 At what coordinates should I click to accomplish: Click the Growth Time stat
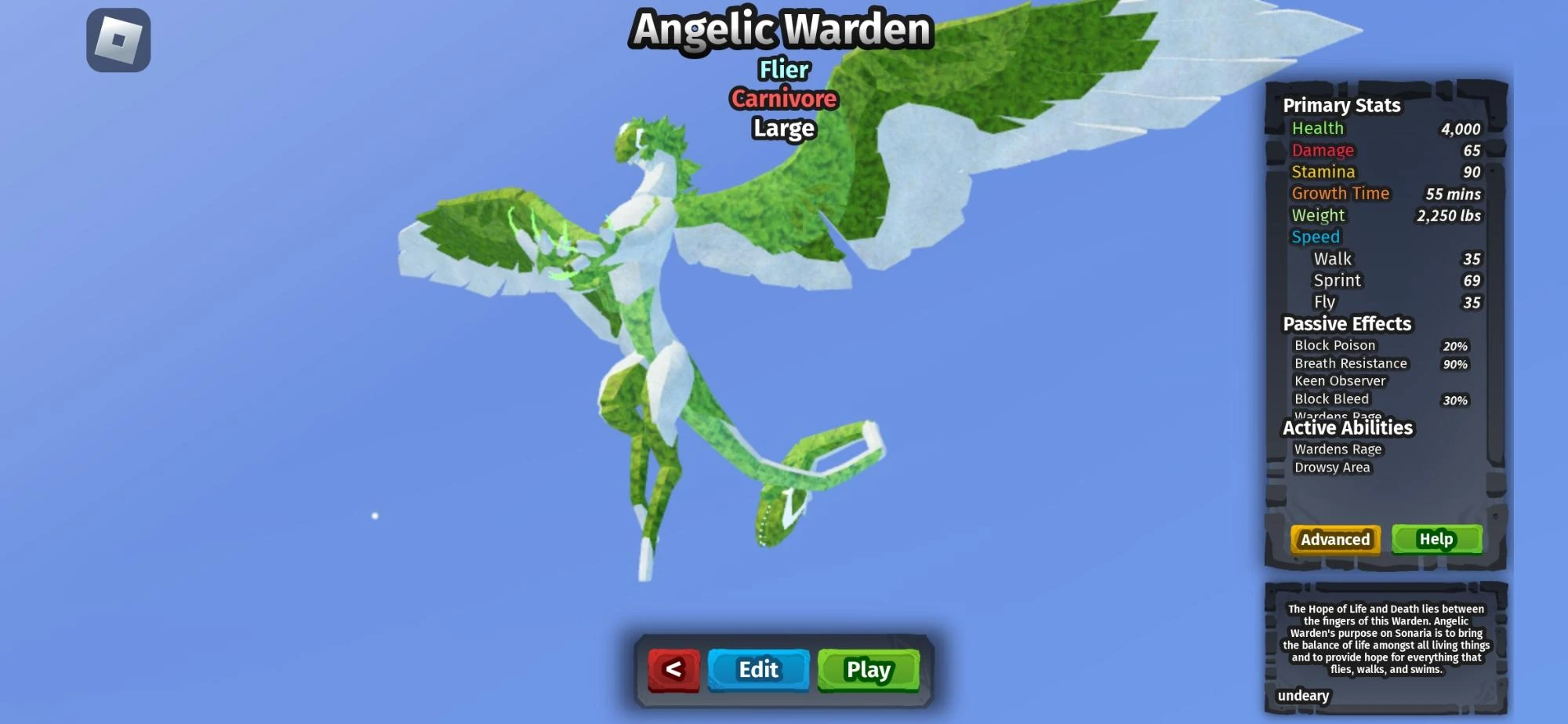click(1341, 193)
